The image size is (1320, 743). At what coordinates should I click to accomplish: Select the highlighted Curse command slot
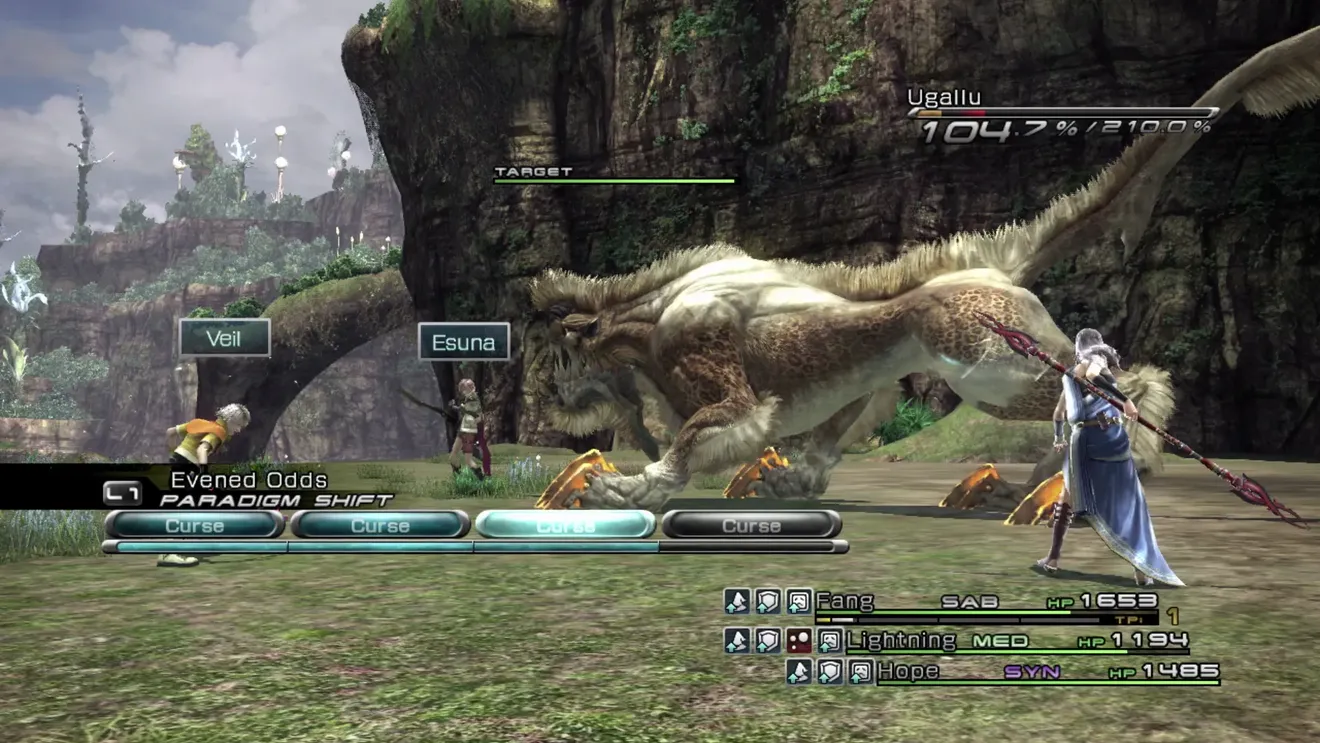tap(565, 525)
